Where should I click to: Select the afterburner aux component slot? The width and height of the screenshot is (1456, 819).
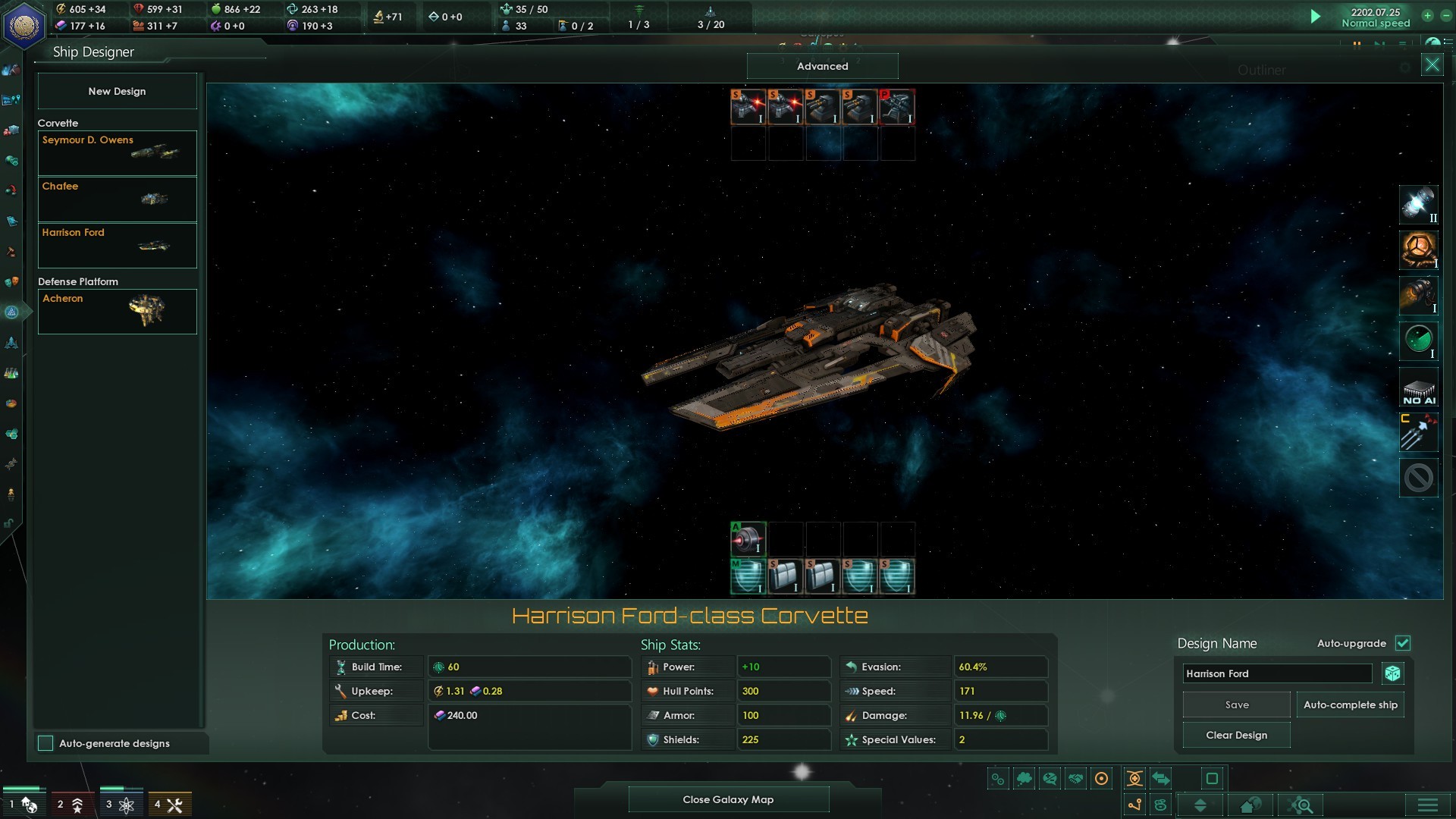point(748,539)
